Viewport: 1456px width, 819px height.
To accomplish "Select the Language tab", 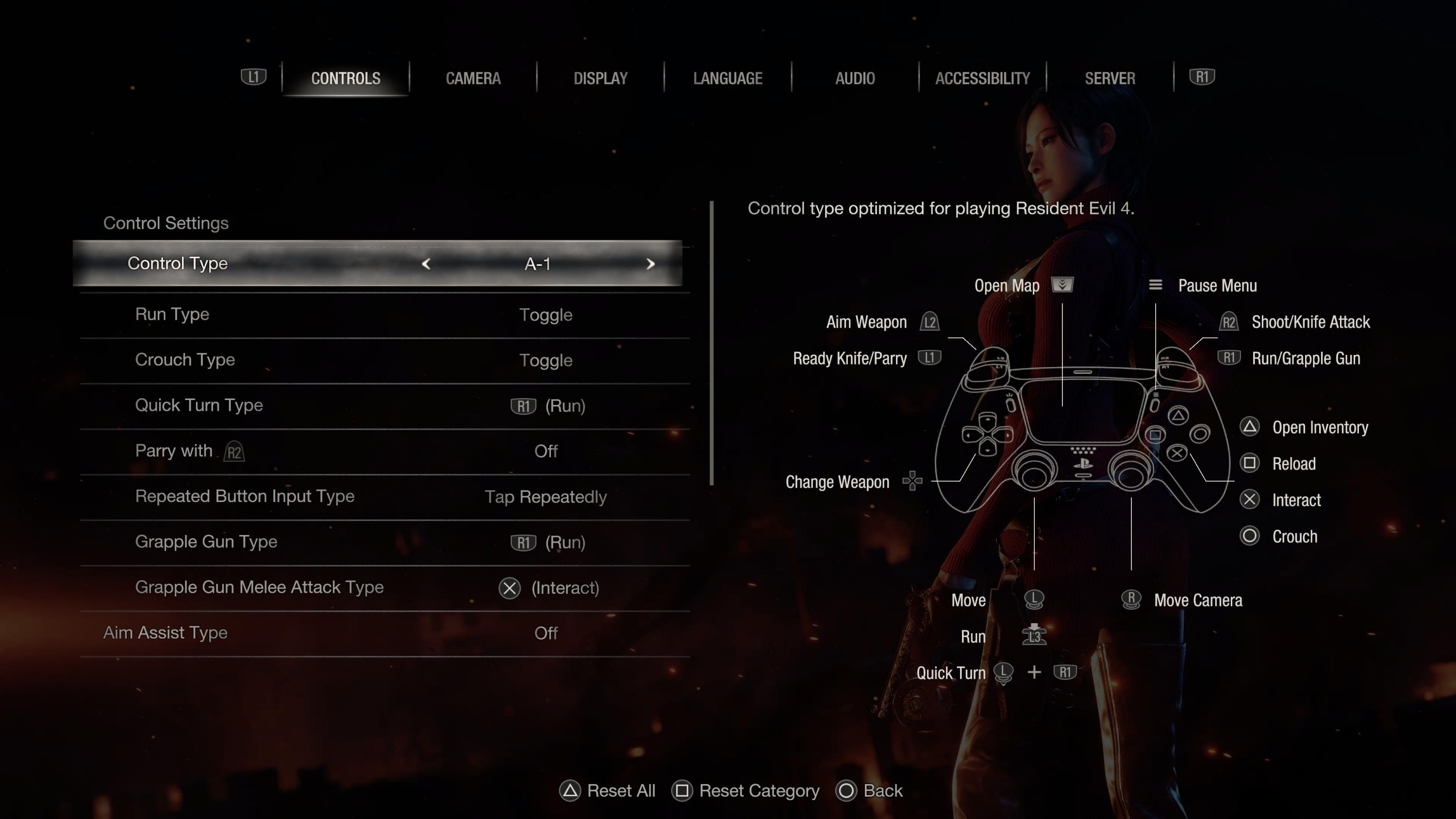I will 728,78.
